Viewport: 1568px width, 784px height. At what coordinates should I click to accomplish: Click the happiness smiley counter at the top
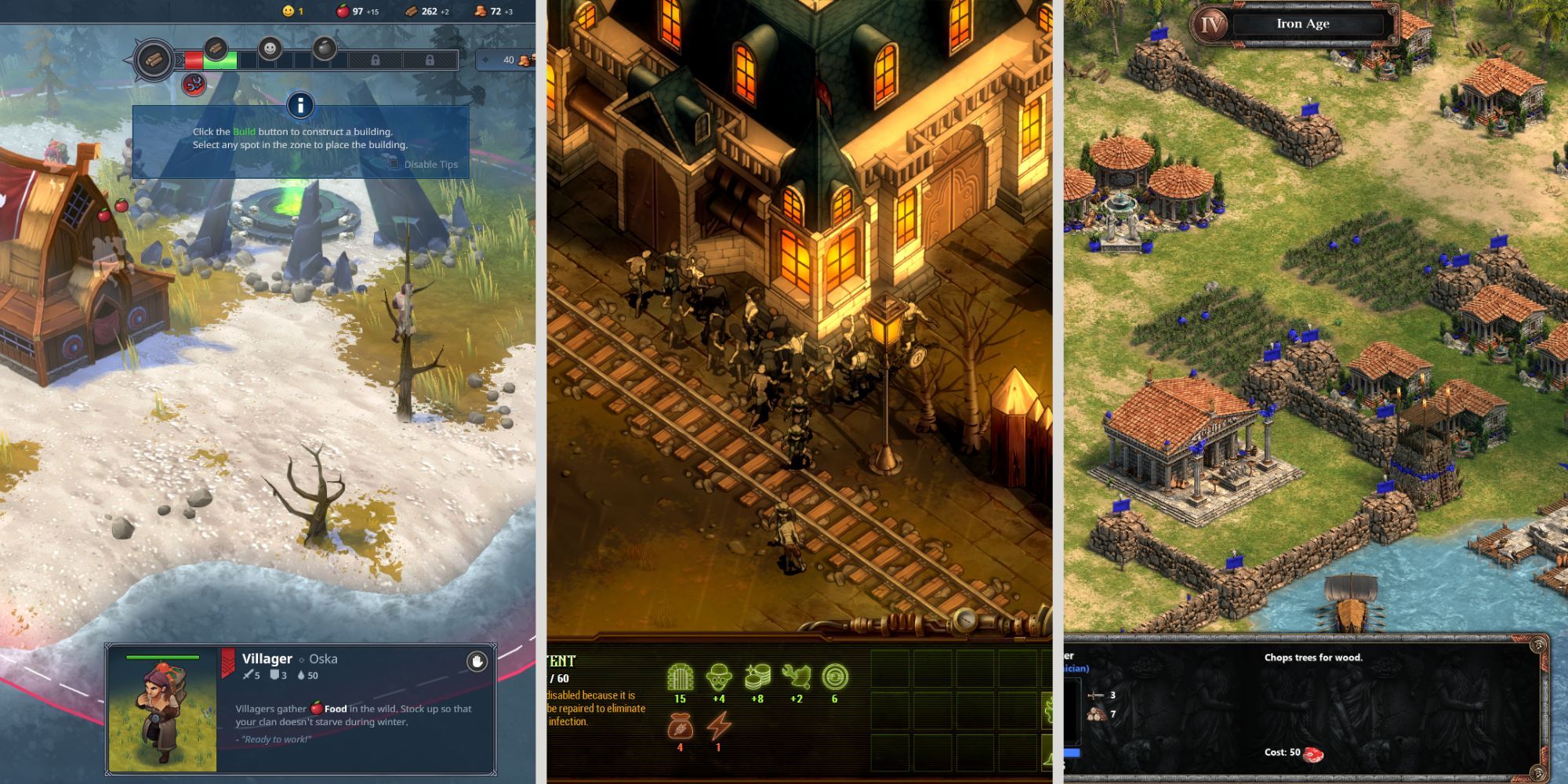(x=289, y=11)
